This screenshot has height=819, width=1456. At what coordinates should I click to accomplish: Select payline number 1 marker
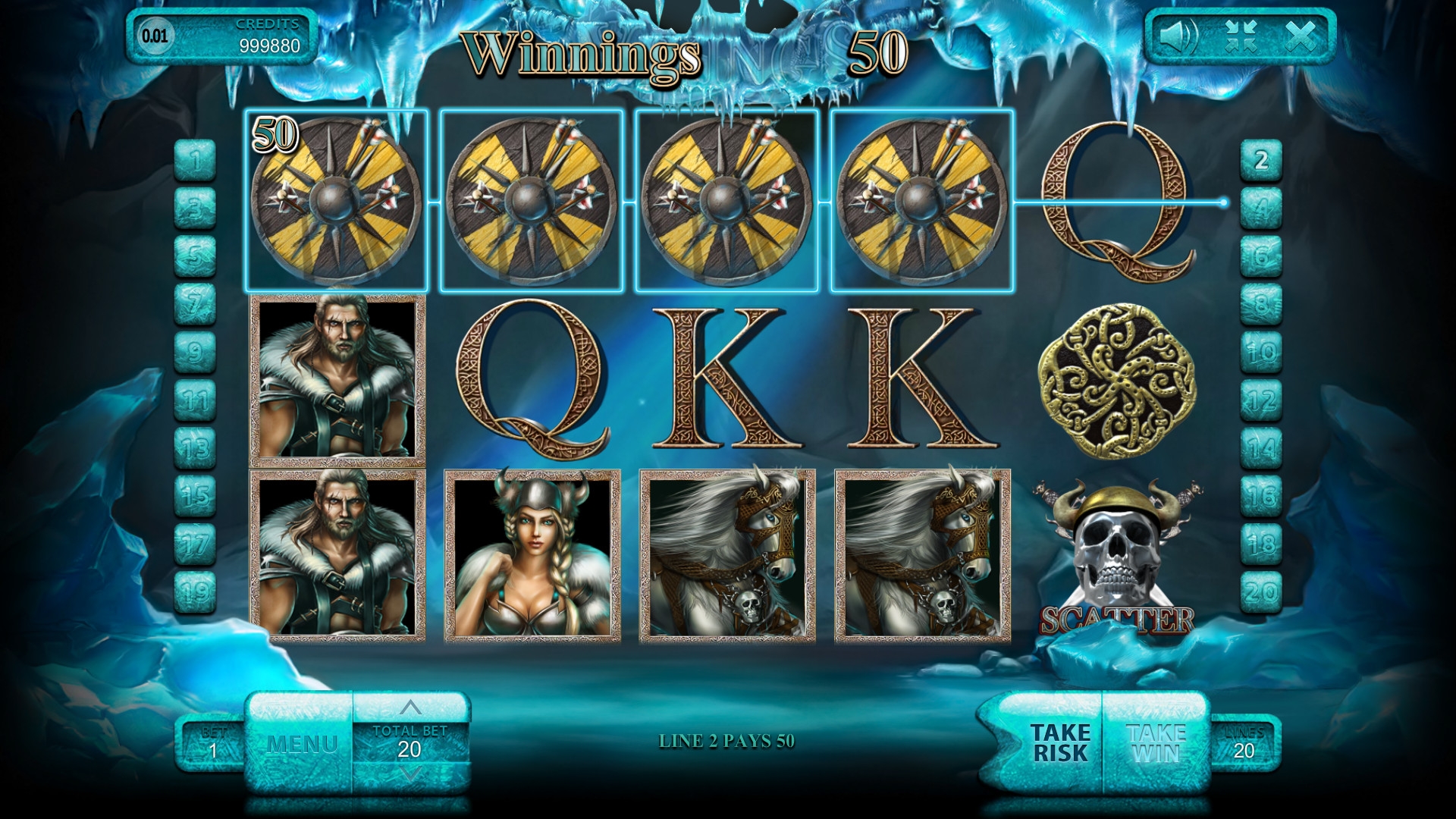tap(196, 161)
